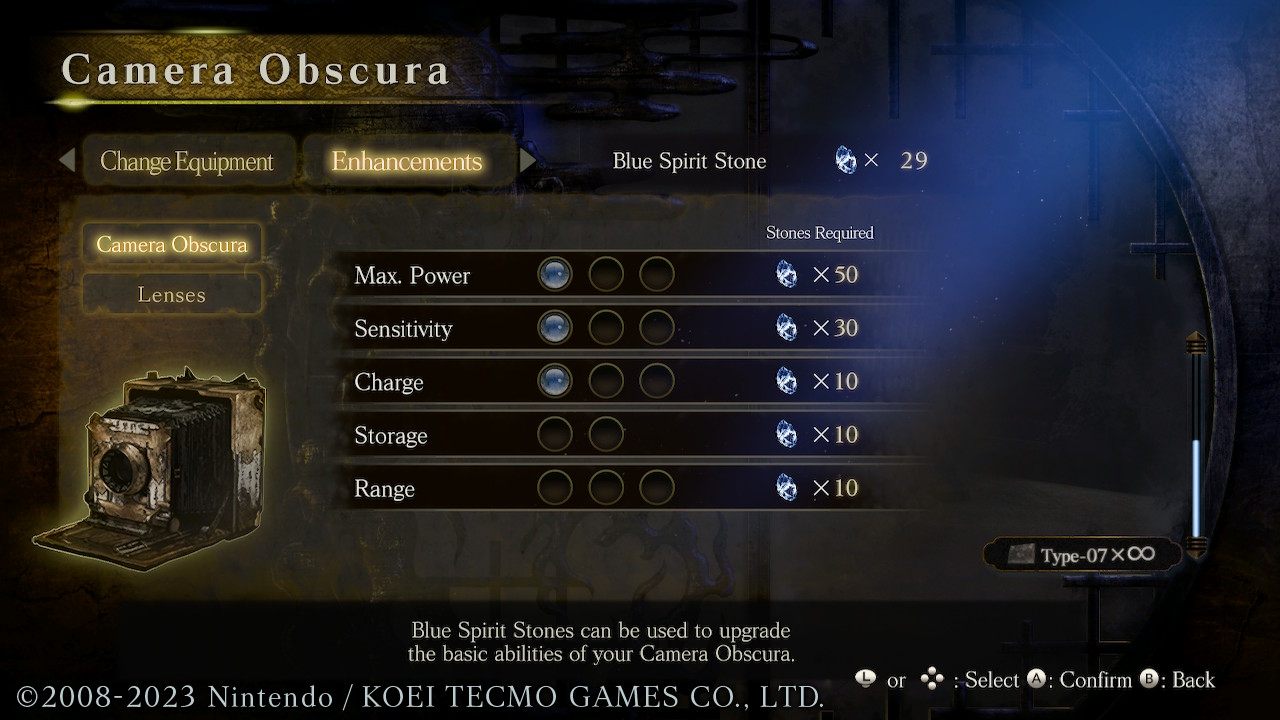The image size is (1280, 720).
Task: Click the spirit stone icon beside Range cost
Action: (x=787, y=487)
